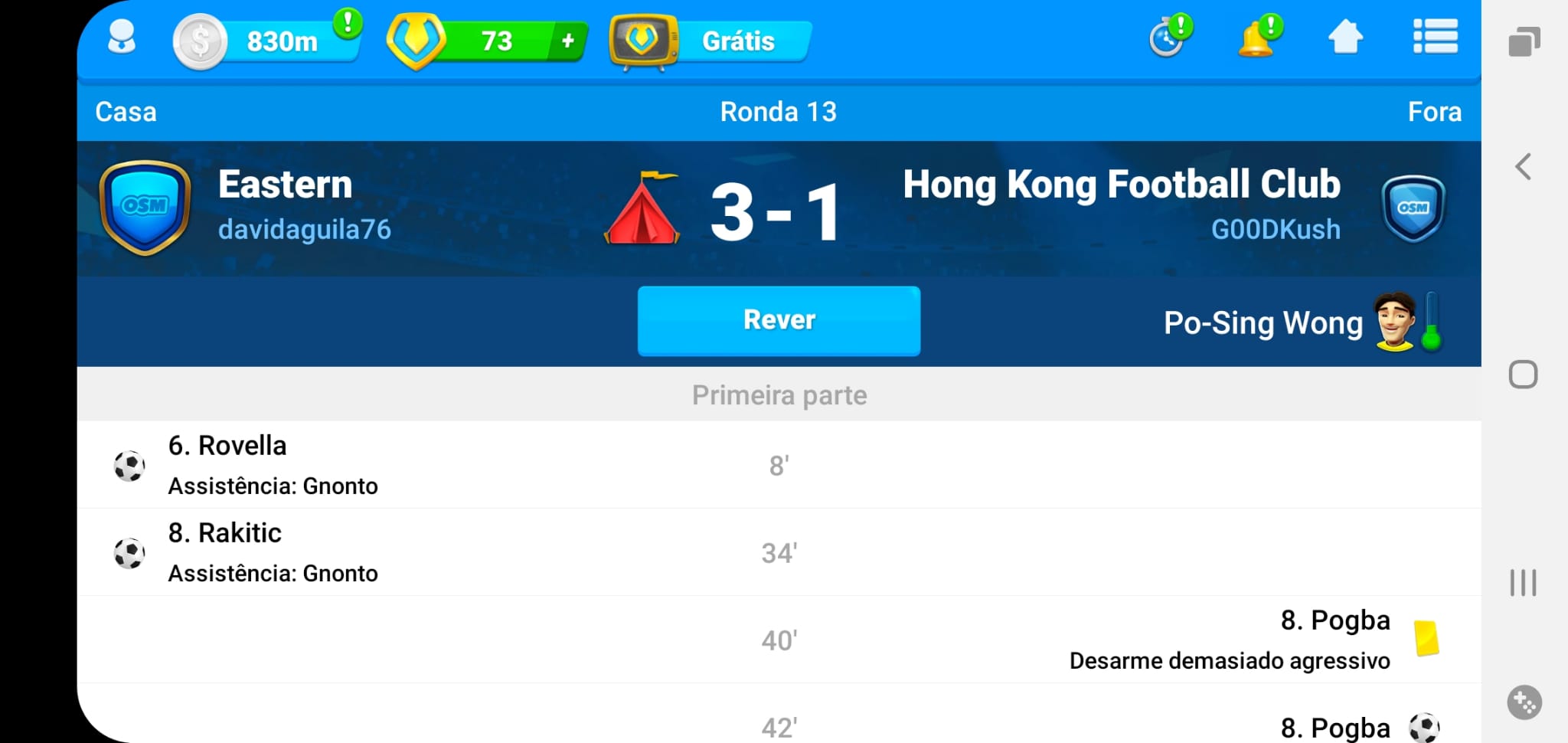Open Android recent apps button
Image resolution: width=1568 pixels, height=743 pixels.
[x=1524, y=583]
